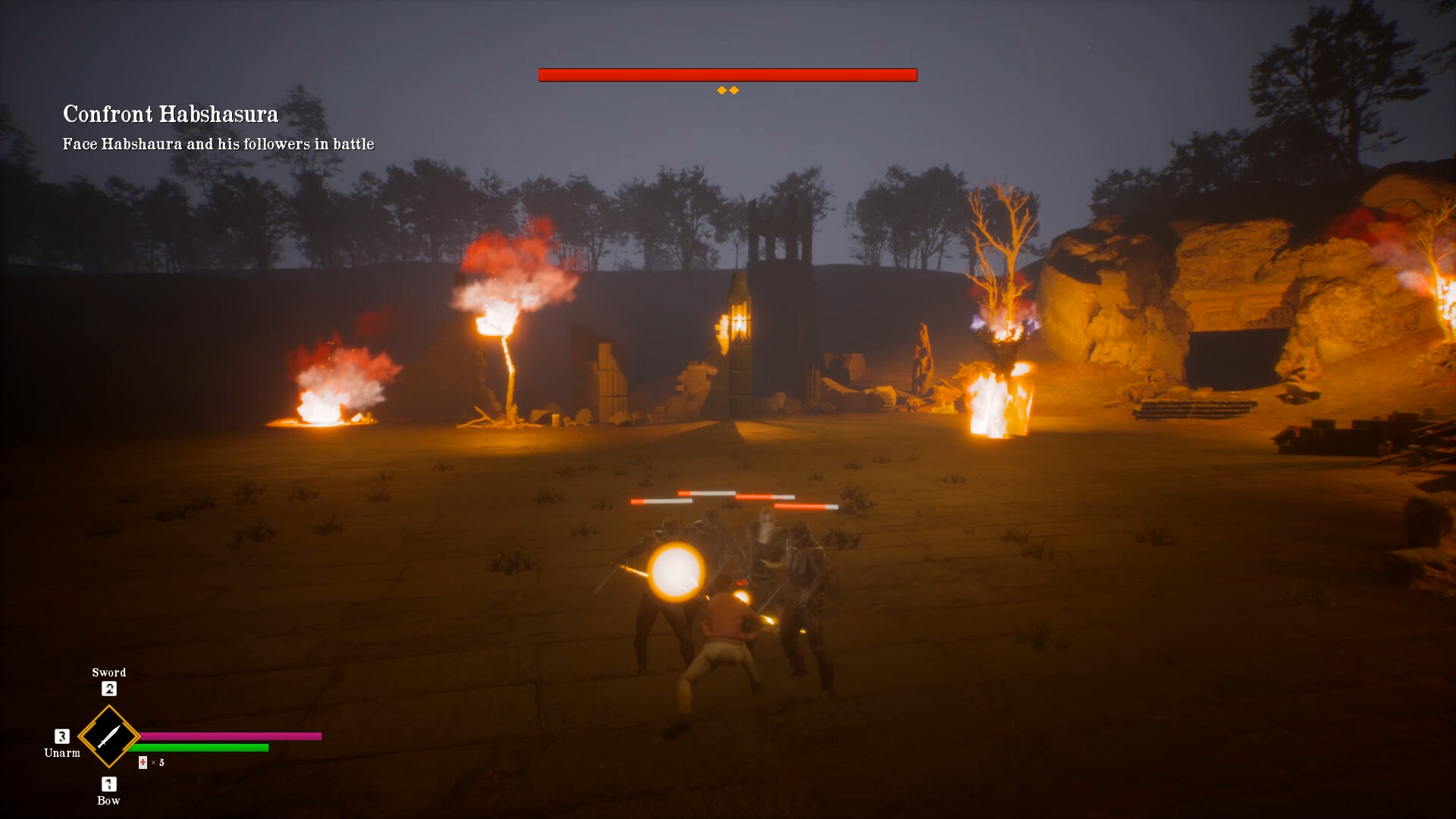Switch to the Unarm weapon label
The height and width of the screenshot is (819, 1456).
[x=62, y=752]
